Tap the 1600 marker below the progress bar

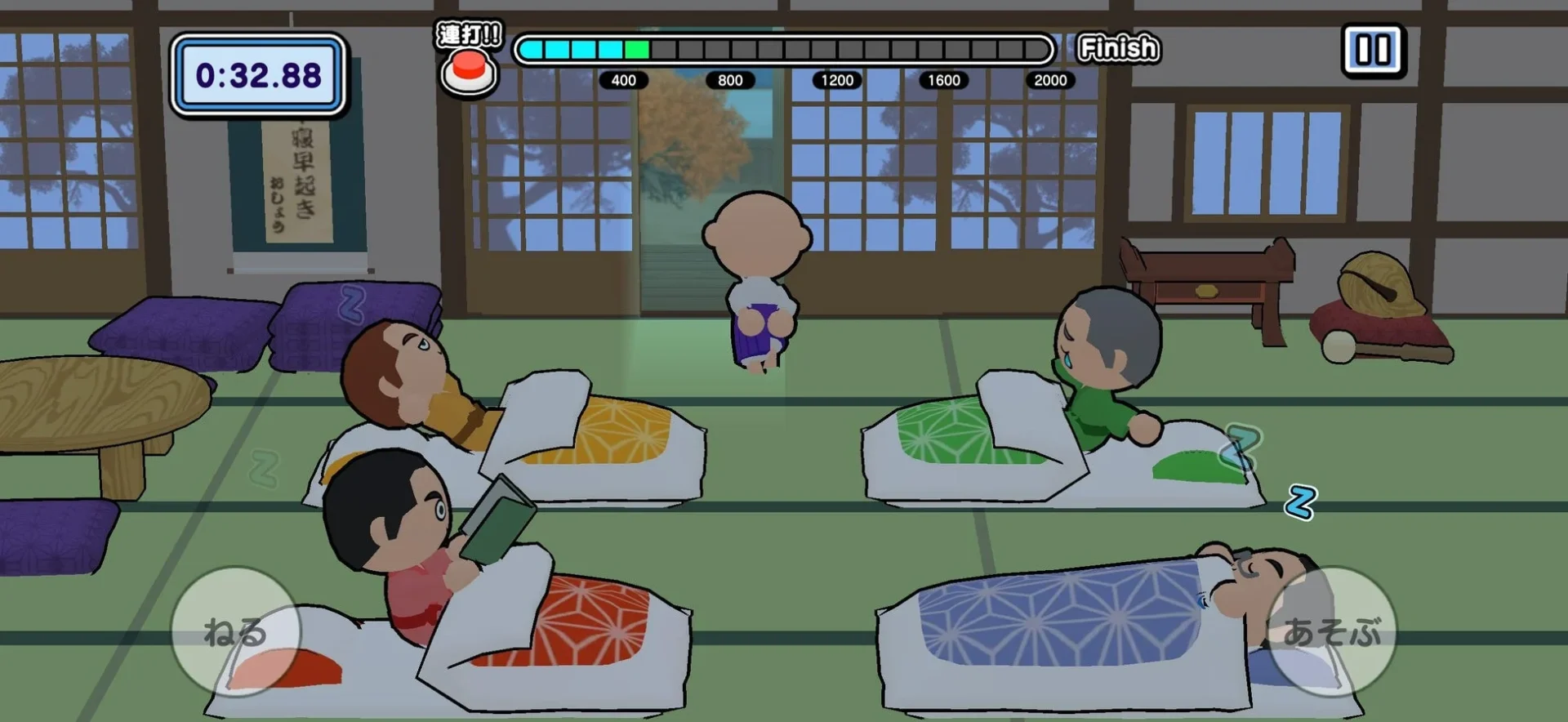click(x=944, y=81)
